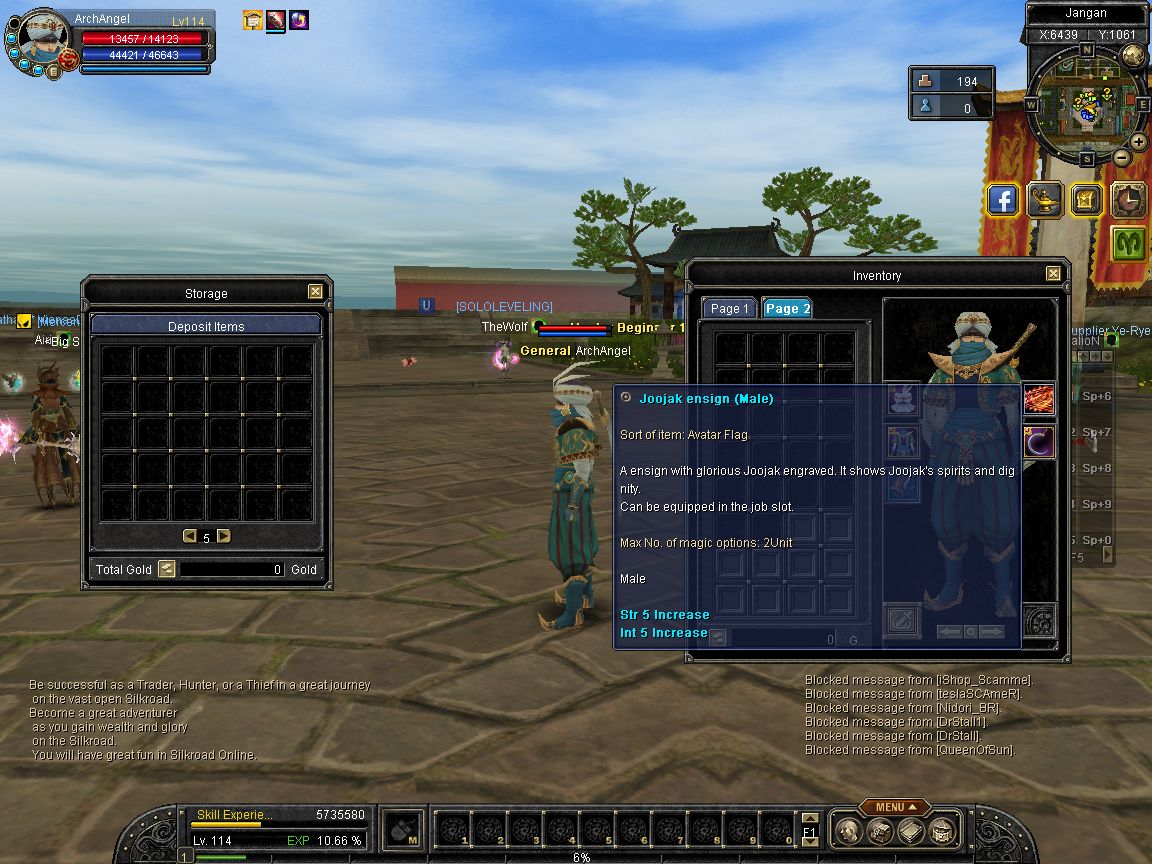Viewport: 1152px width, 864px height.
Task: Open the Facebook shortcut icon
Action: click(x=1003, y=200)
